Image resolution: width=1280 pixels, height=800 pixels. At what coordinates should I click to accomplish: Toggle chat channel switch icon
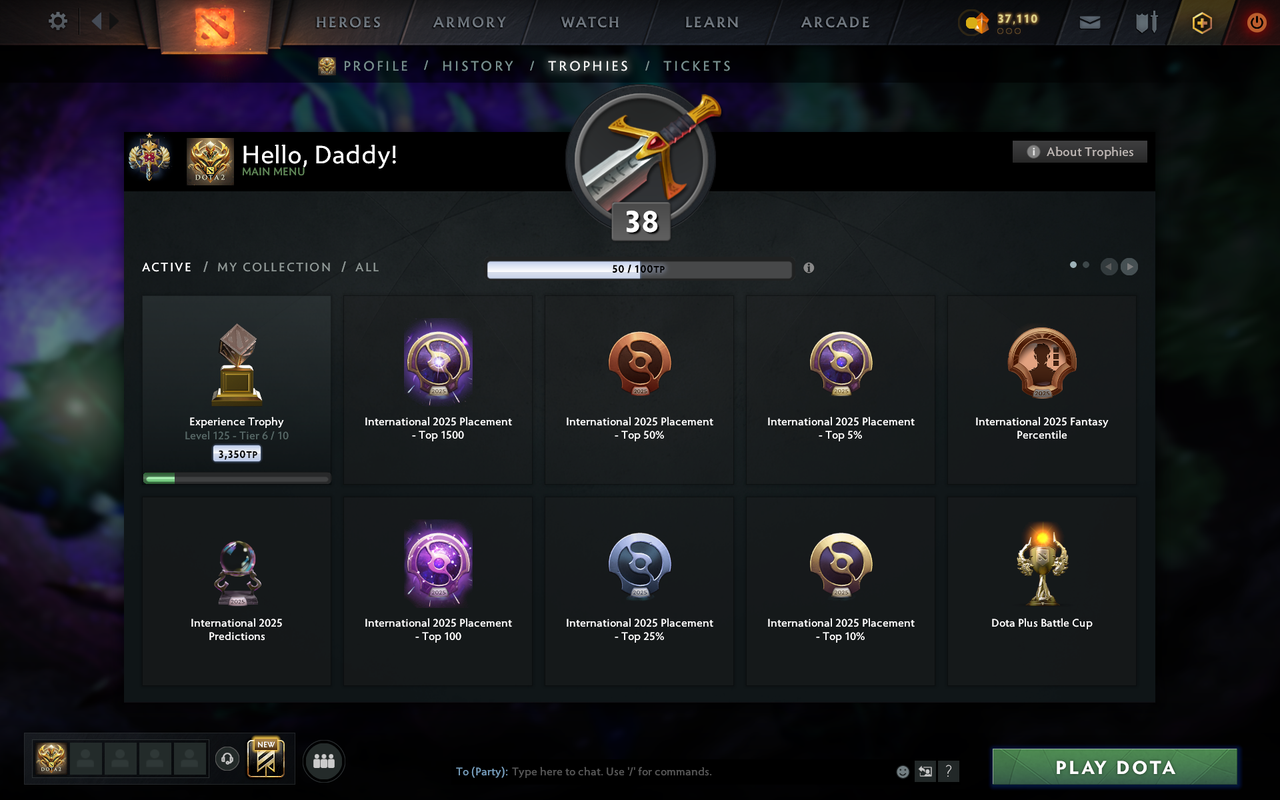point(925,771)
